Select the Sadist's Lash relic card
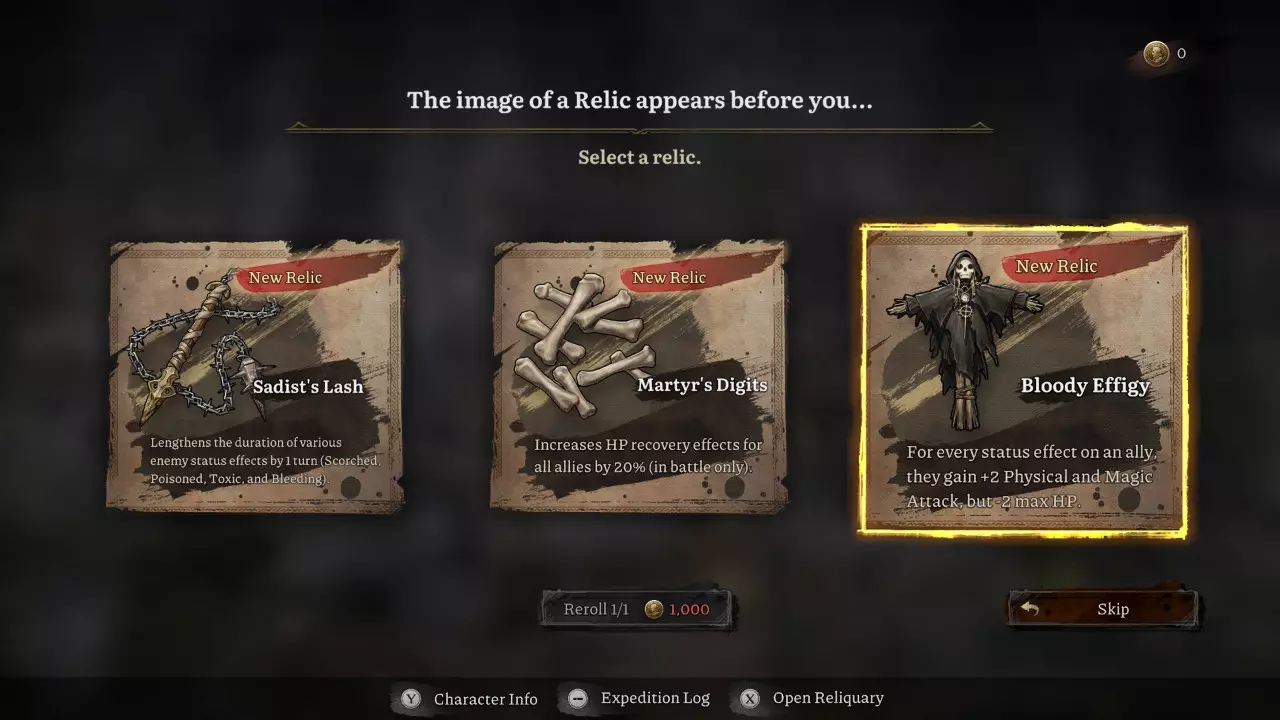This screenshot has width=1280, height=720. pos(255,376)
